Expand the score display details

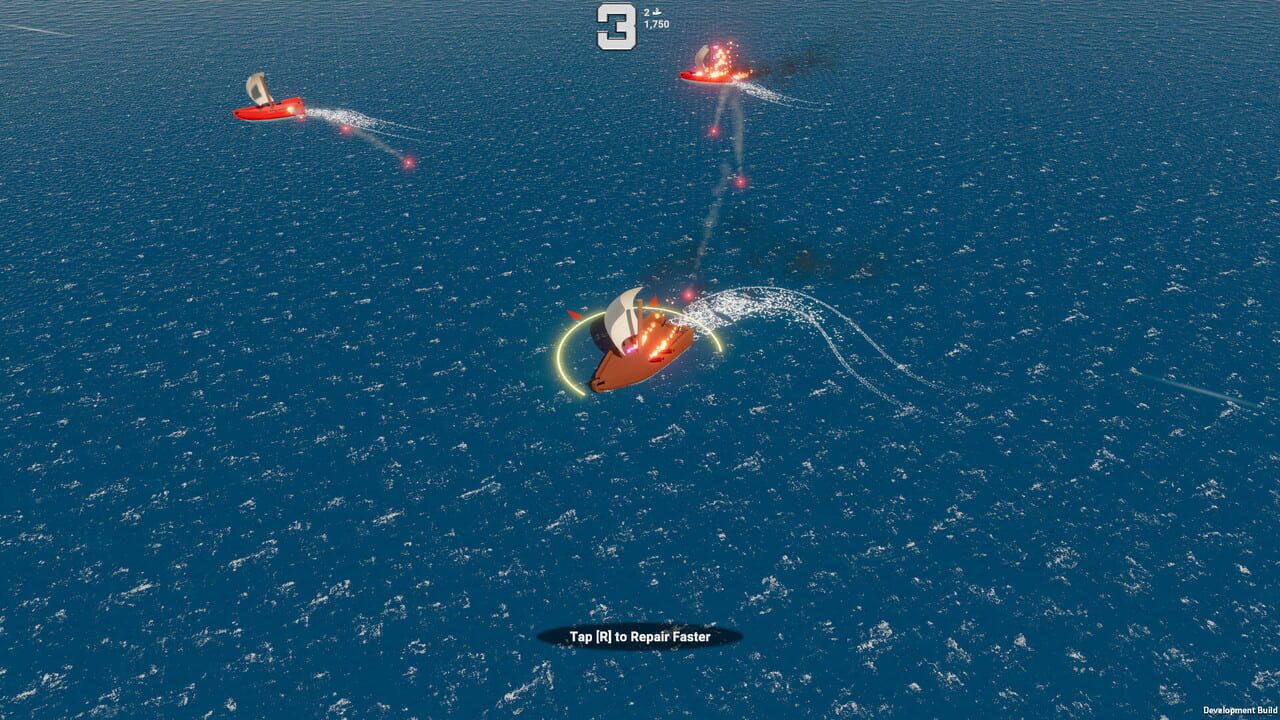coord(657,23)
